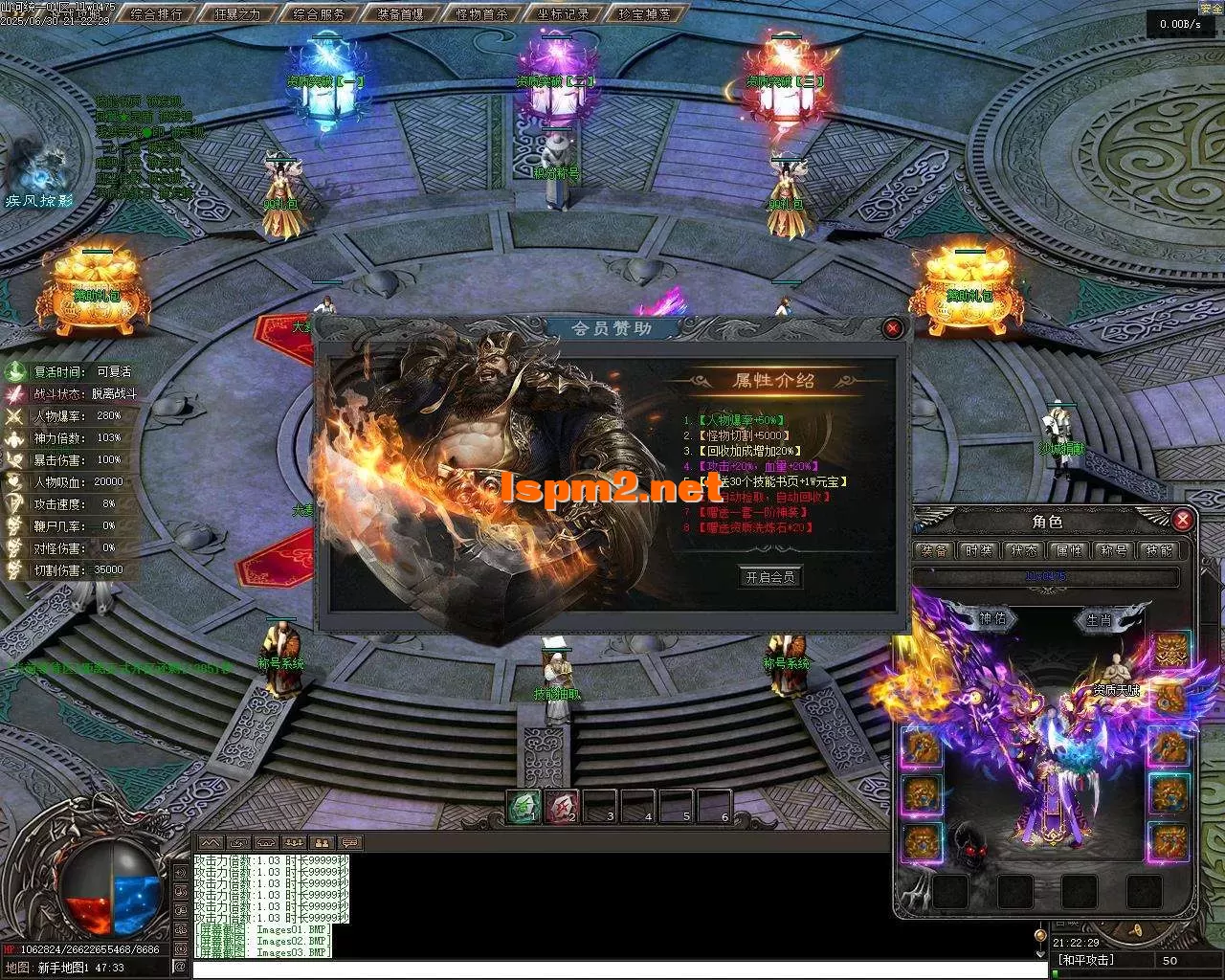
Task: Switch to the 属性 attributes tab
Action: click(x=1068, y=550)
